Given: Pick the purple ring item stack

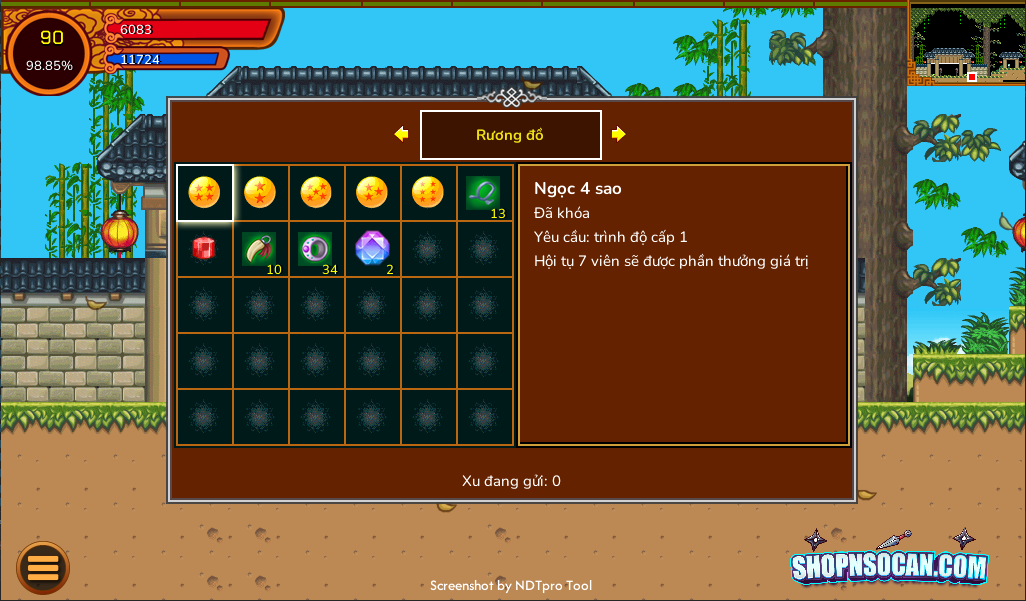Looking at the screenshot, I should [316, 249].
